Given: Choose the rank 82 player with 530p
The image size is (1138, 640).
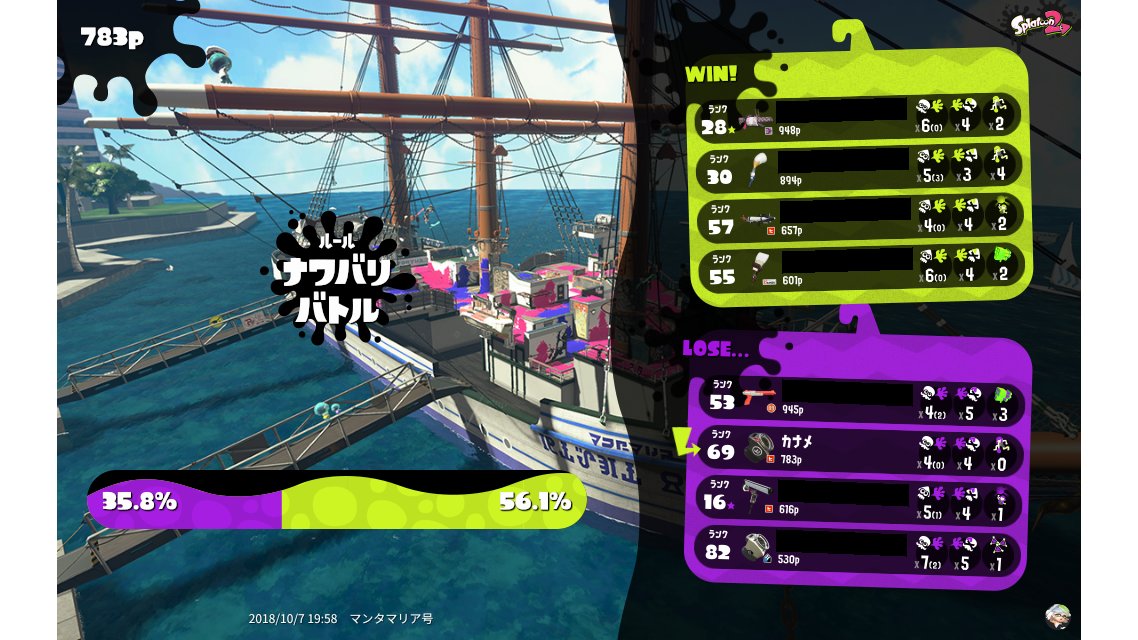Looking at the screenshot, I should [x=860, y=548].
